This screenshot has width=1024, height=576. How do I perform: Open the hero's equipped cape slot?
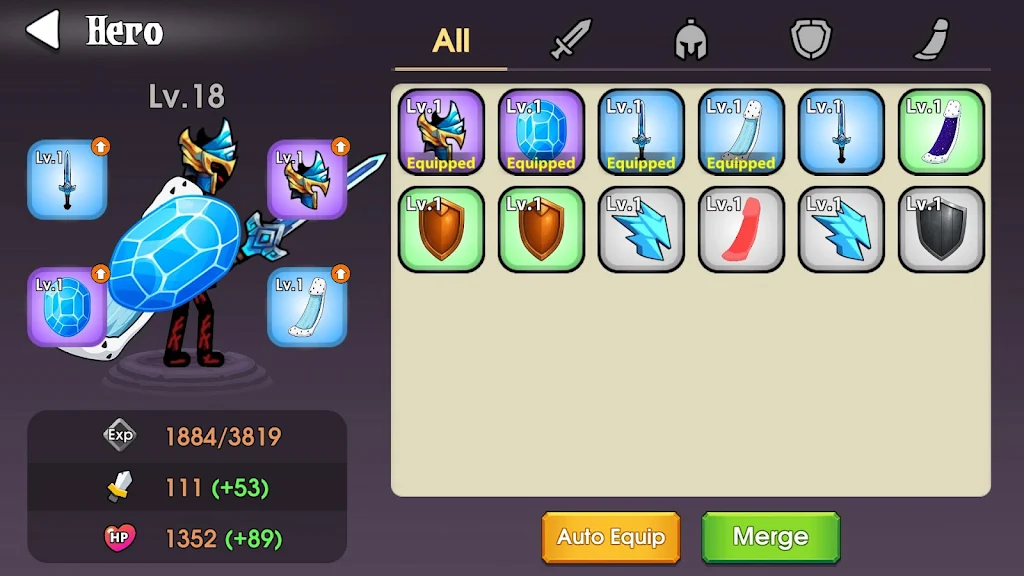pyautogui.click(x=306, y=306)
